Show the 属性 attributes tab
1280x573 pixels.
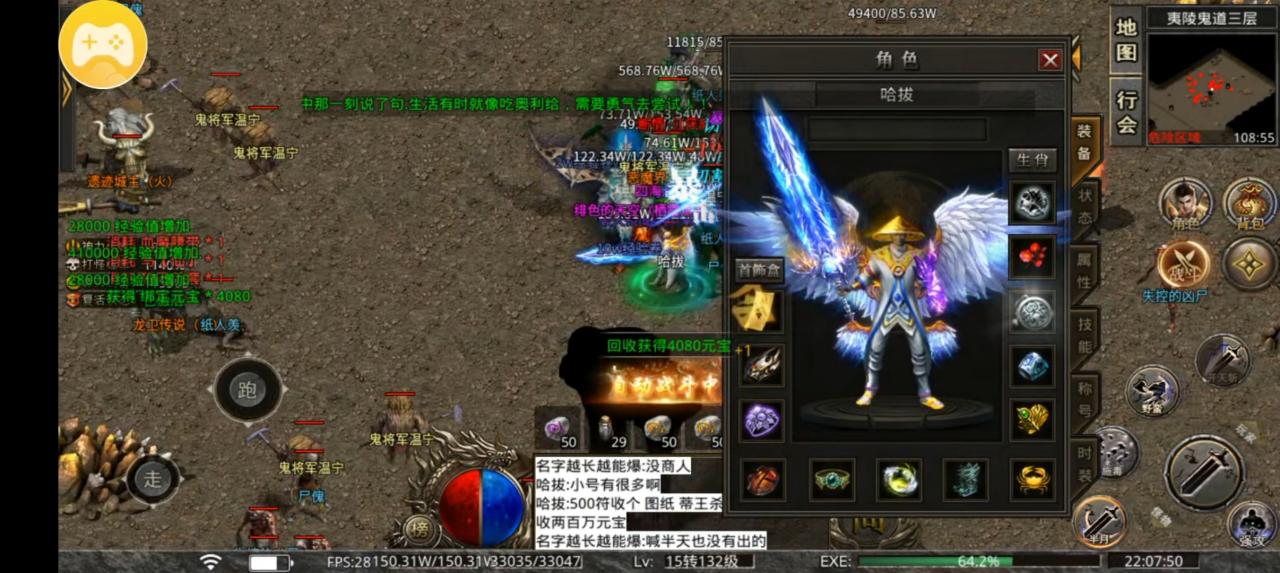[1085, 270]
